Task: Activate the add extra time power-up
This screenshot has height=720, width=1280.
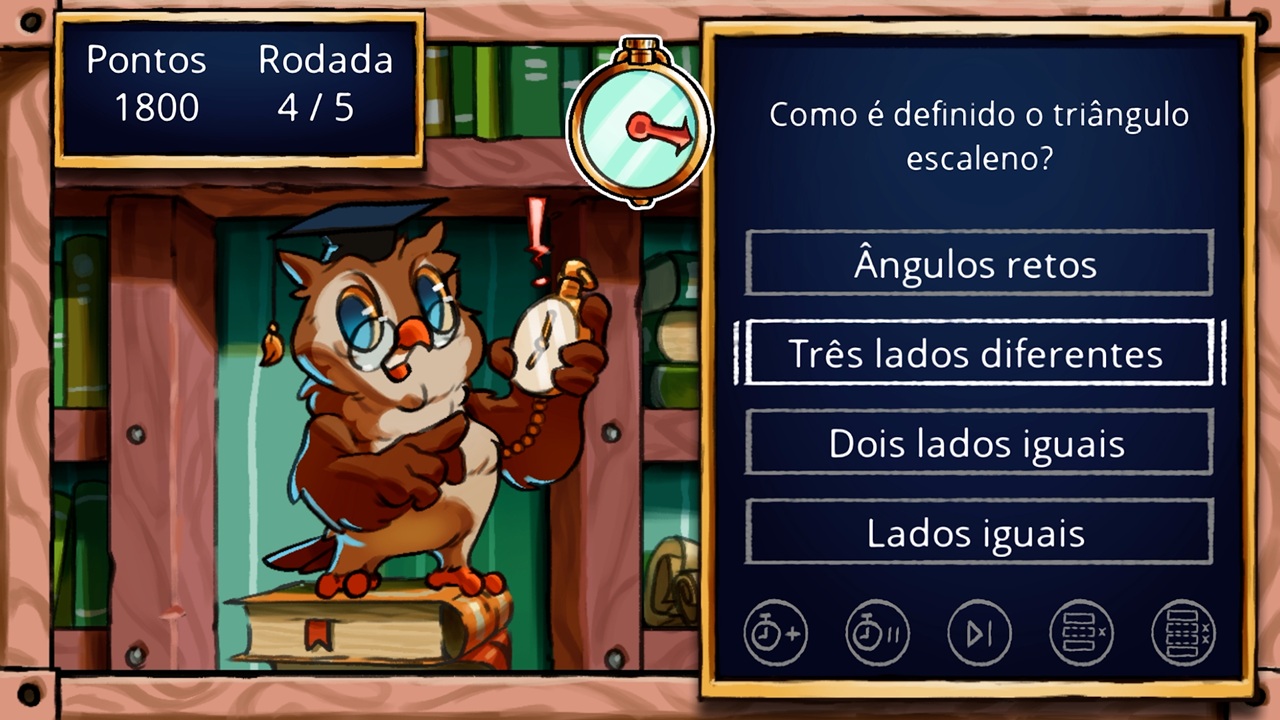Action: click(775, 632)
